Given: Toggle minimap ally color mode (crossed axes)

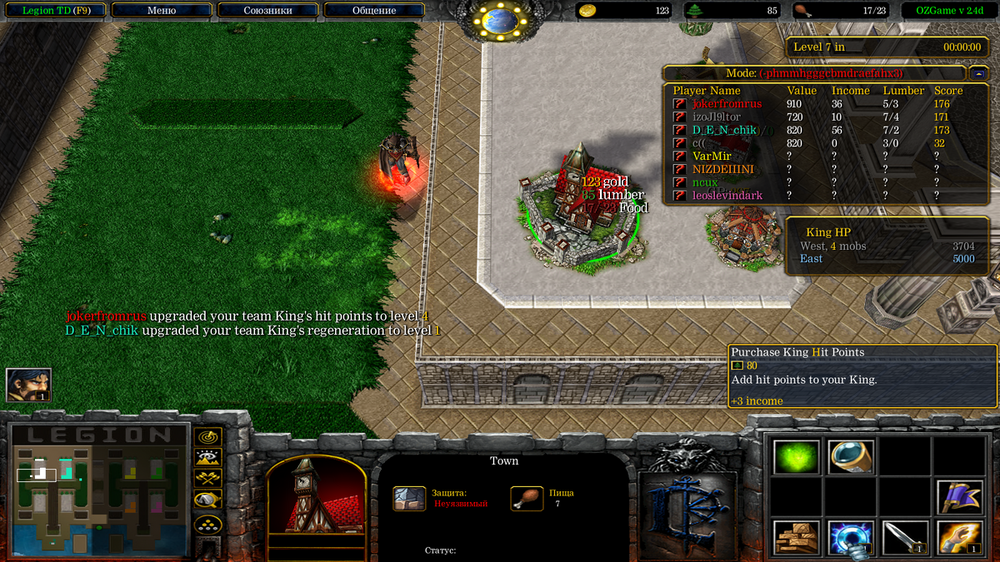Looking at the screenshot, I should [208, 480].
